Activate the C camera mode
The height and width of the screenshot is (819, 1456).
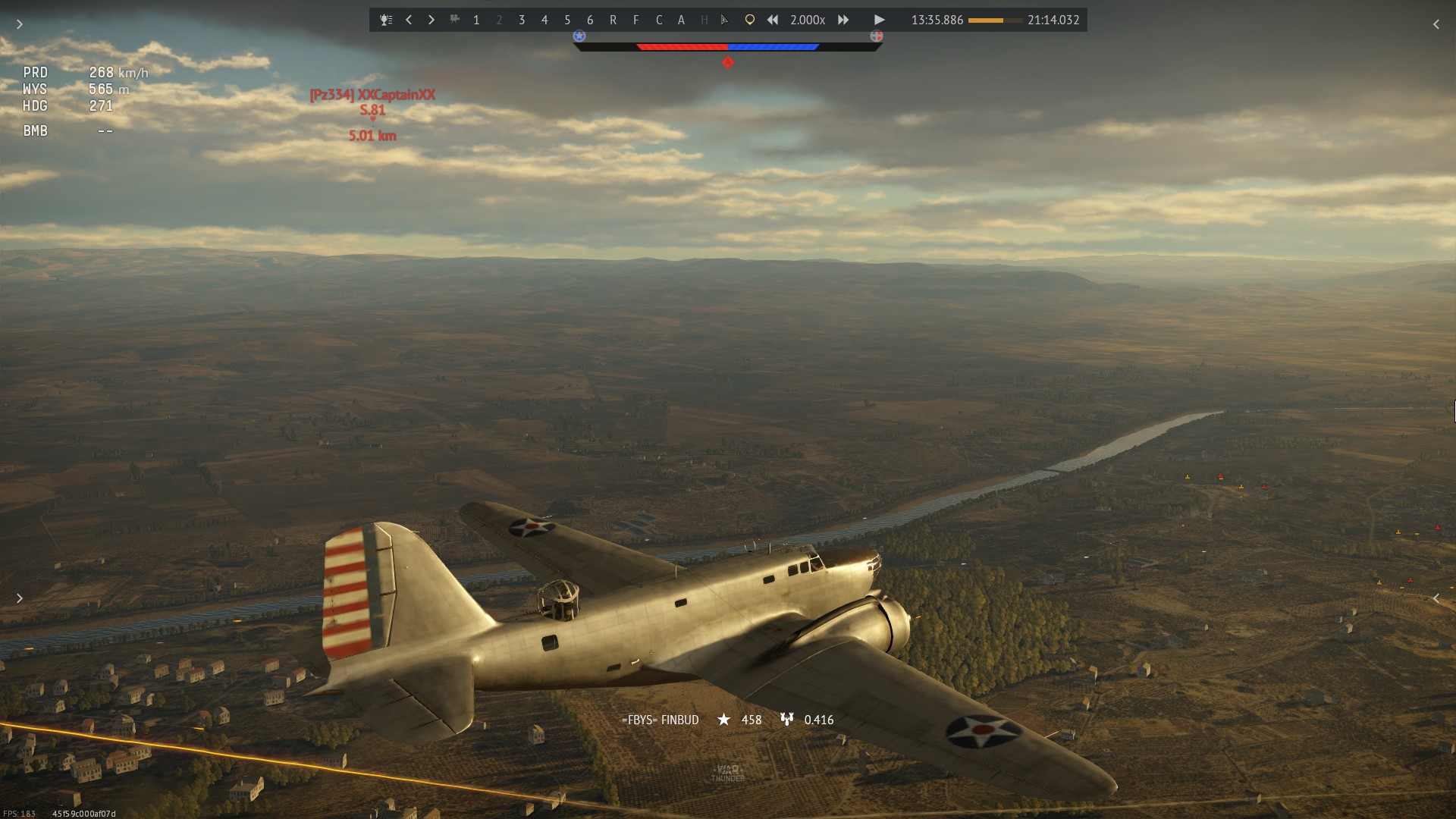(658, 20)
